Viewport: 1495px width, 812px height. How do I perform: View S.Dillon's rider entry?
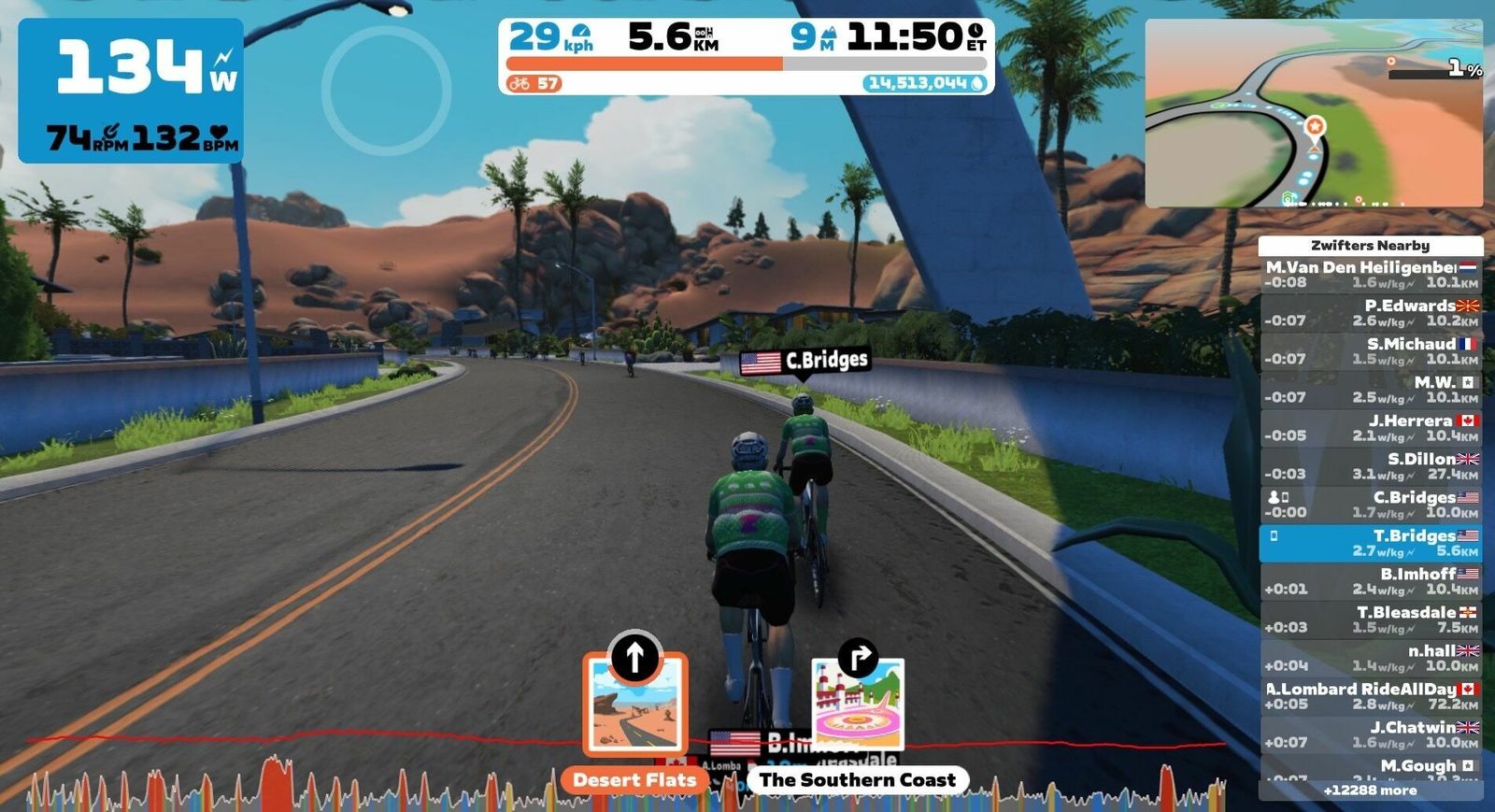1370,466
